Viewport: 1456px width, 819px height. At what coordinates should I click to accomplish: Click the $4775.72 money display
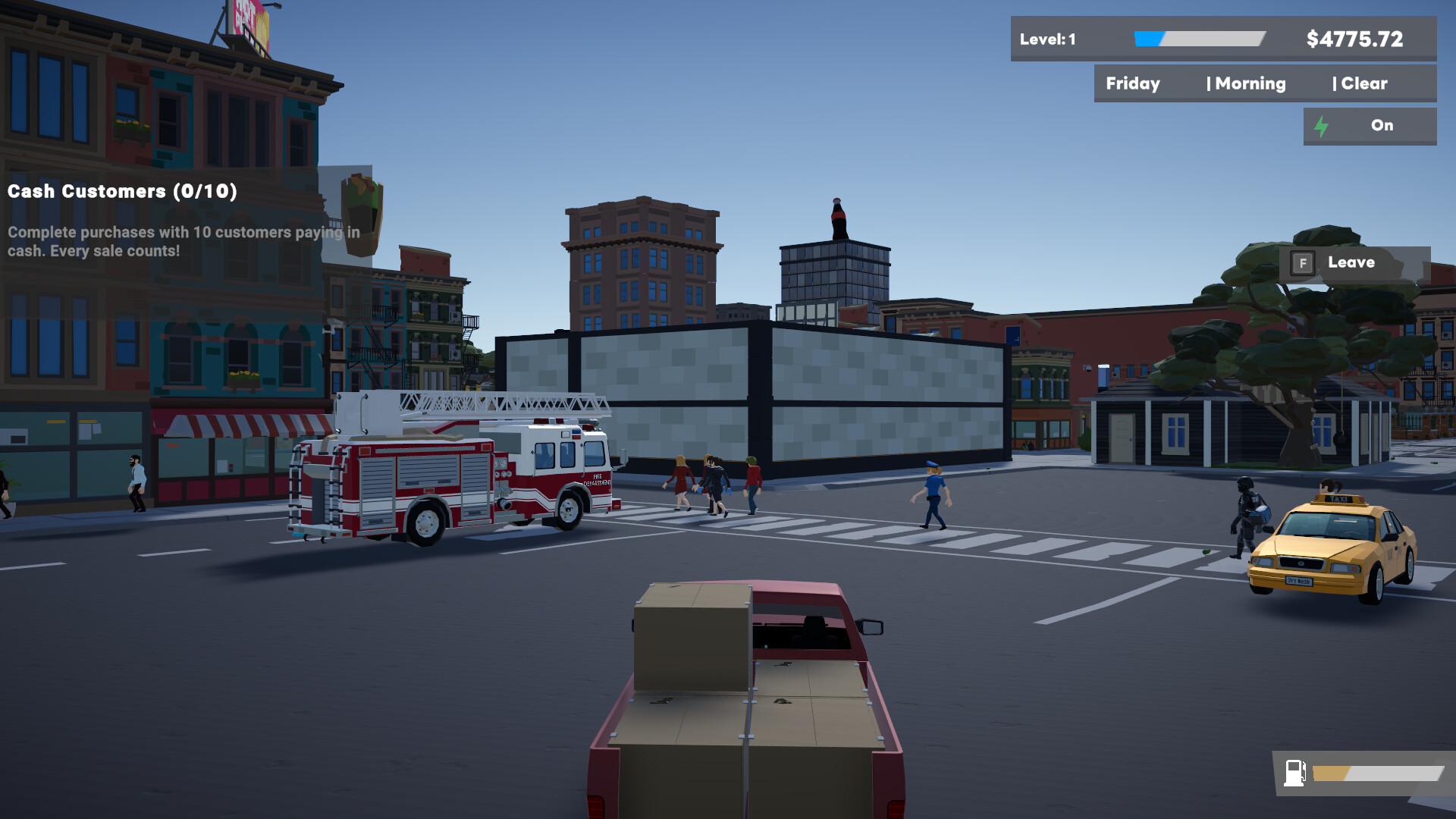point(1354,39)
